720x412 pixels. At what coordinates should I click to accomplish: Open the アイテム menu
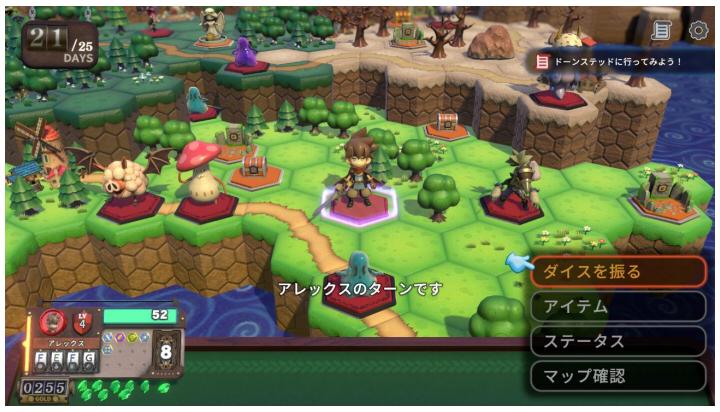point(618,306)
